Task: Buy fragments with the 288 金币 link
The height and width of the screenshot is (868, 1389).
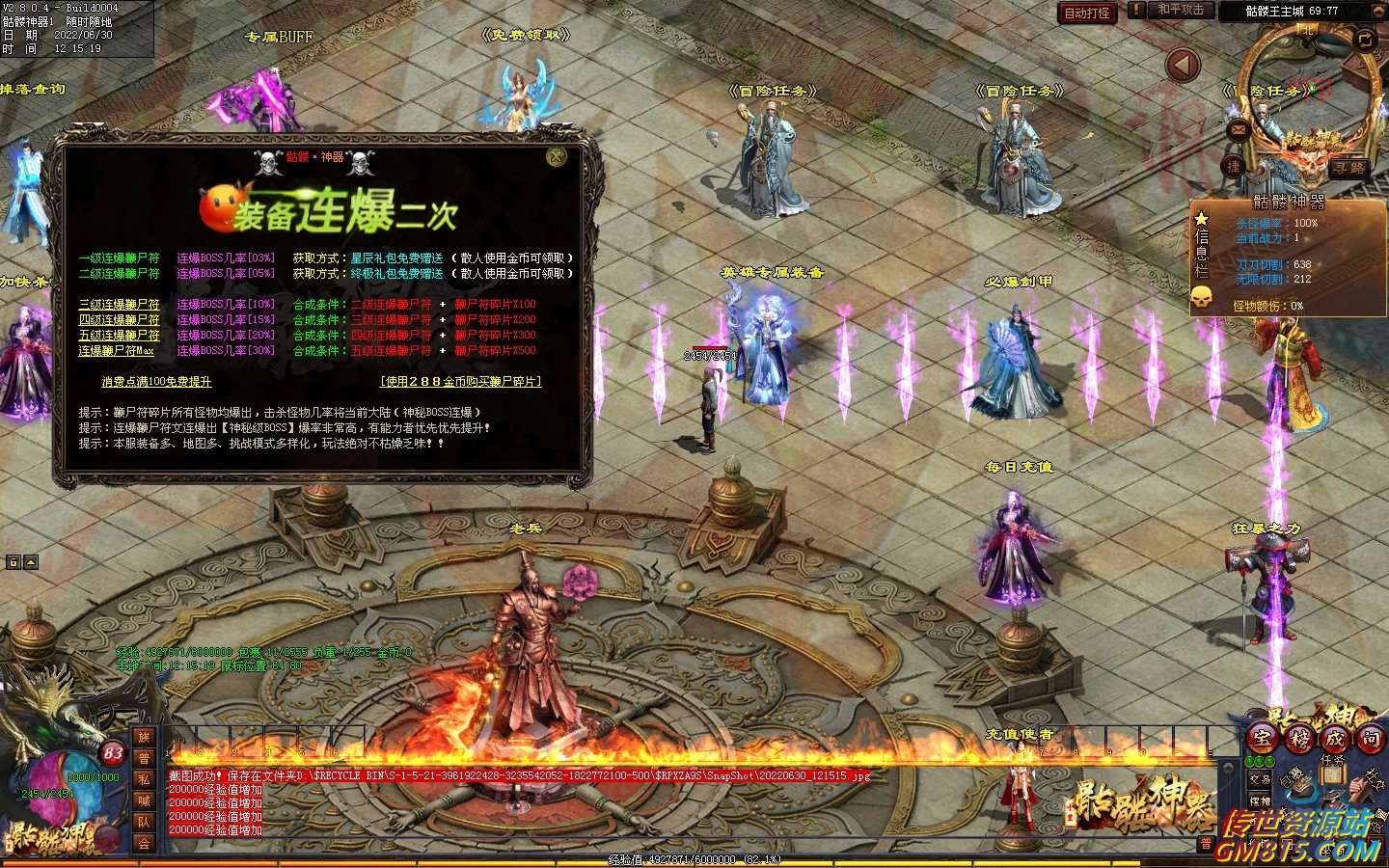Action: click(x=461, y=382)
